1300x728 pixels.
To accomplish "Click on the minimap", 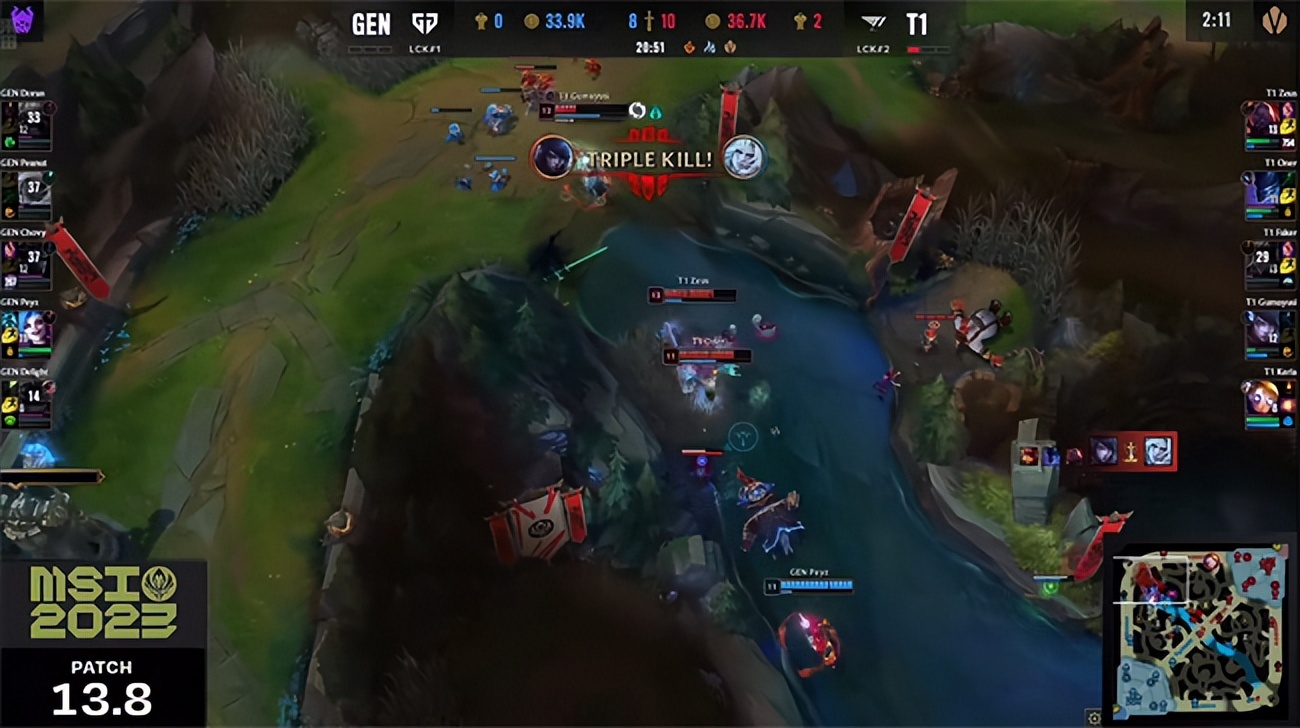I will click(x=1200, y=630).
